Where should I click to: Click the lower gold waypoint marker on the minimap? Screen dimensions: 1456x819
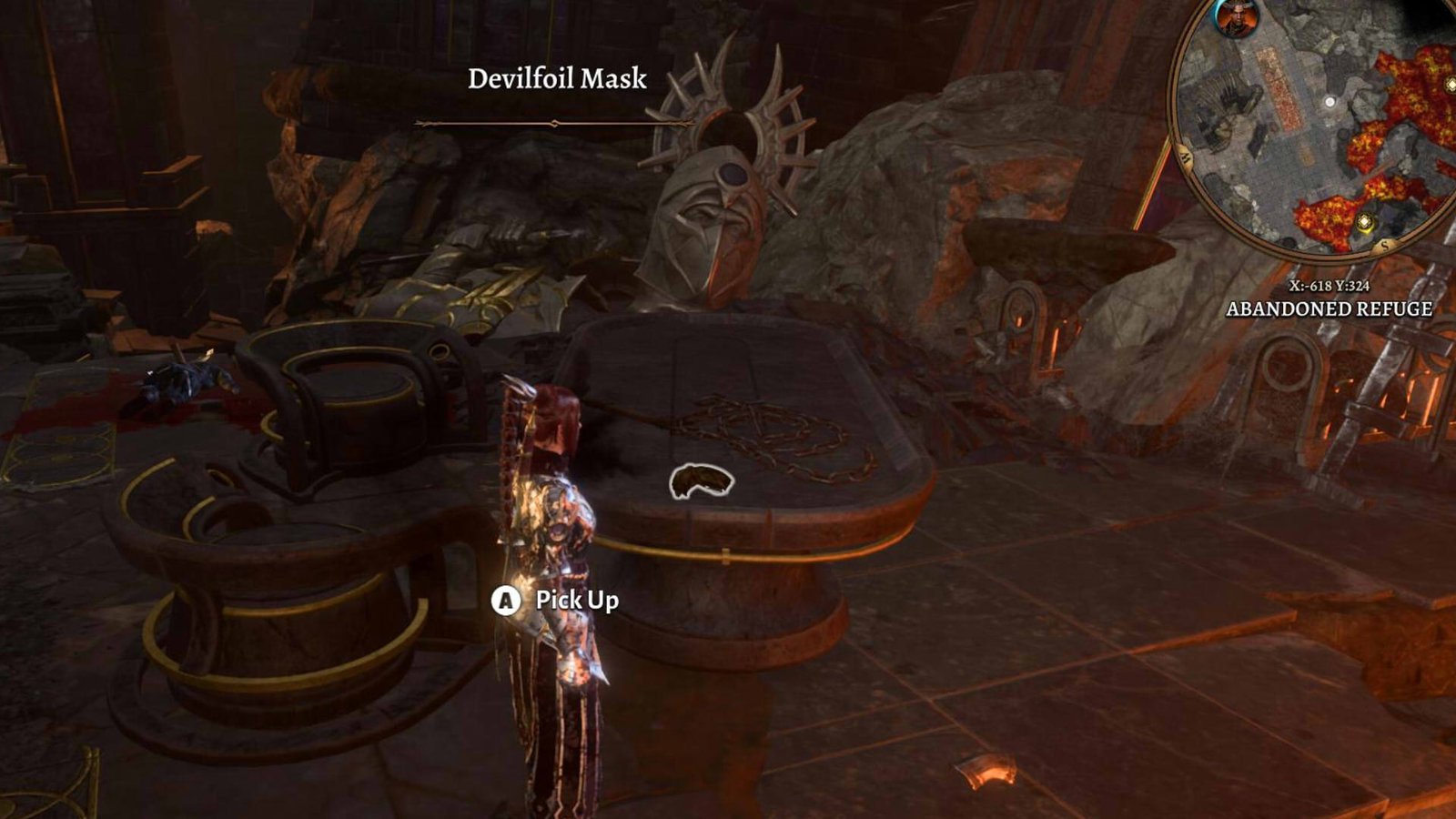click(x=1365, y=222)
